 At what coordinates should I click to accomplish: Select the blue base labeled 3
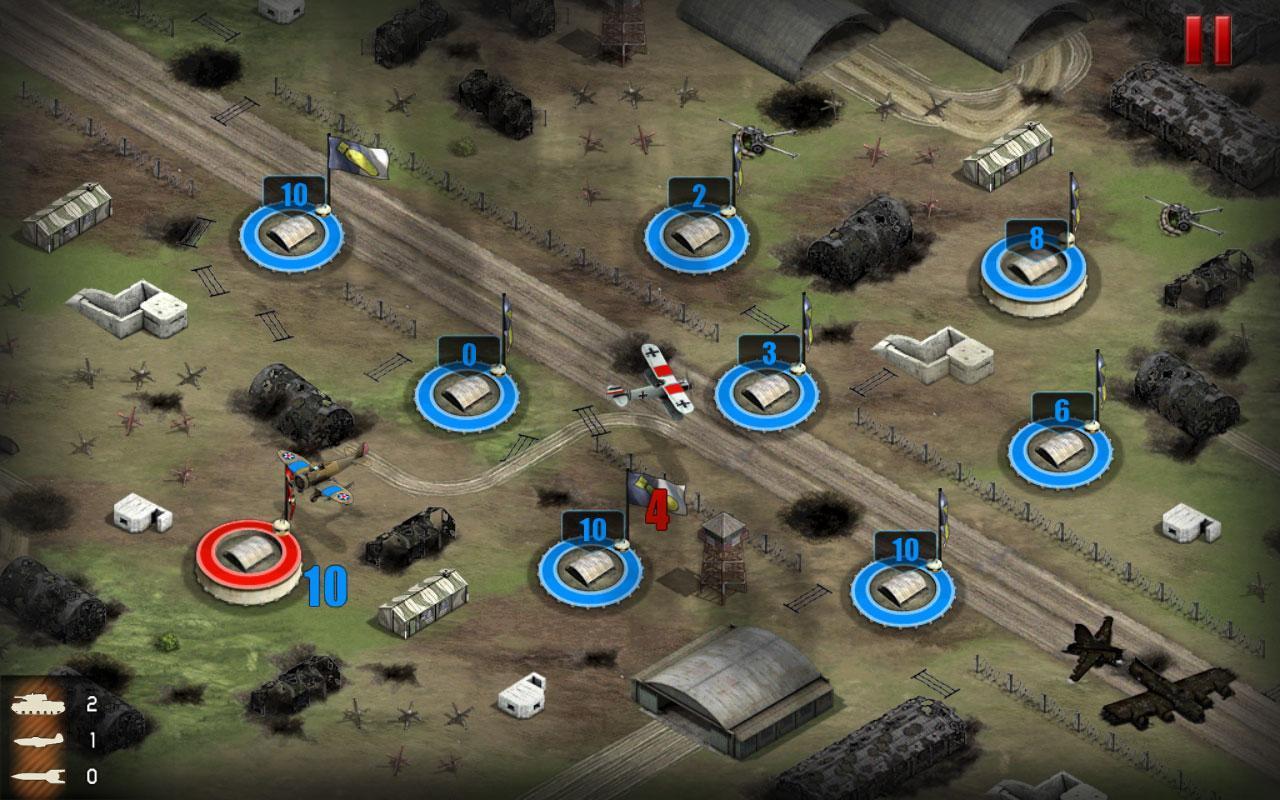point(767,392)
